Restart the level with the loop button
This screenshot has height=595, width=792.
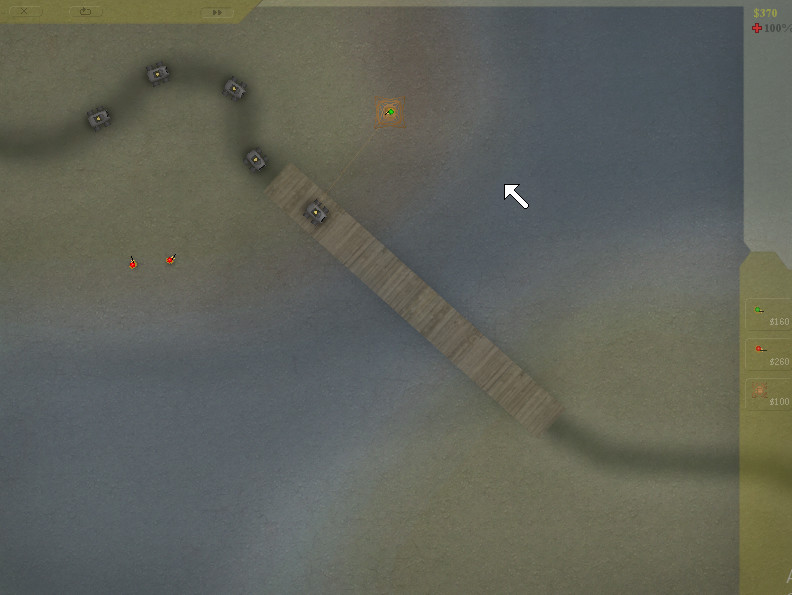[85, 12]
